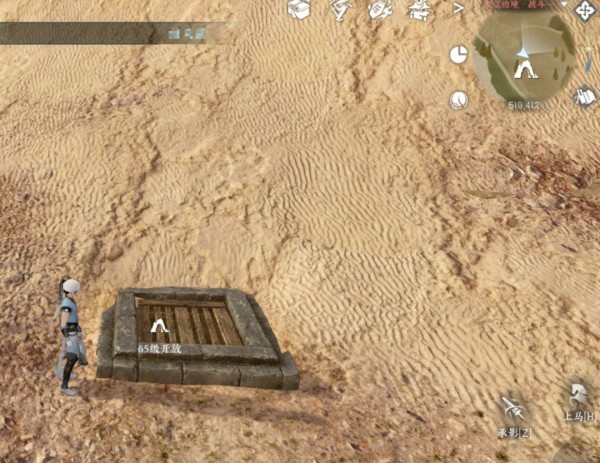Click the leaf swirl icon beside minimap
The image size is (600, 463).
point(459,100)
